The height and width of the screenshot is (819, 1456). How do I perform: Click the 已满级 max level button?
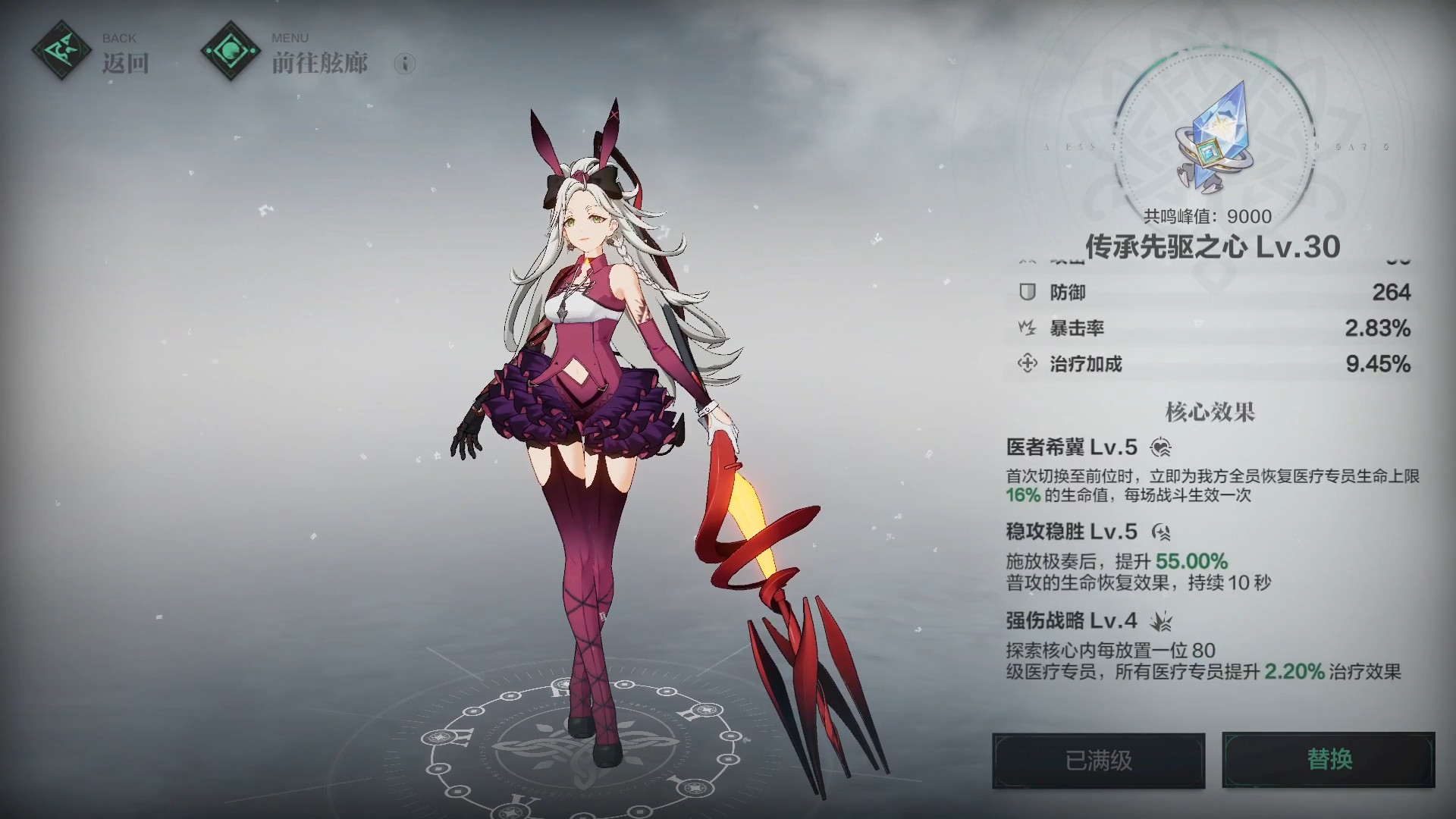click(x=1099, y=760)
